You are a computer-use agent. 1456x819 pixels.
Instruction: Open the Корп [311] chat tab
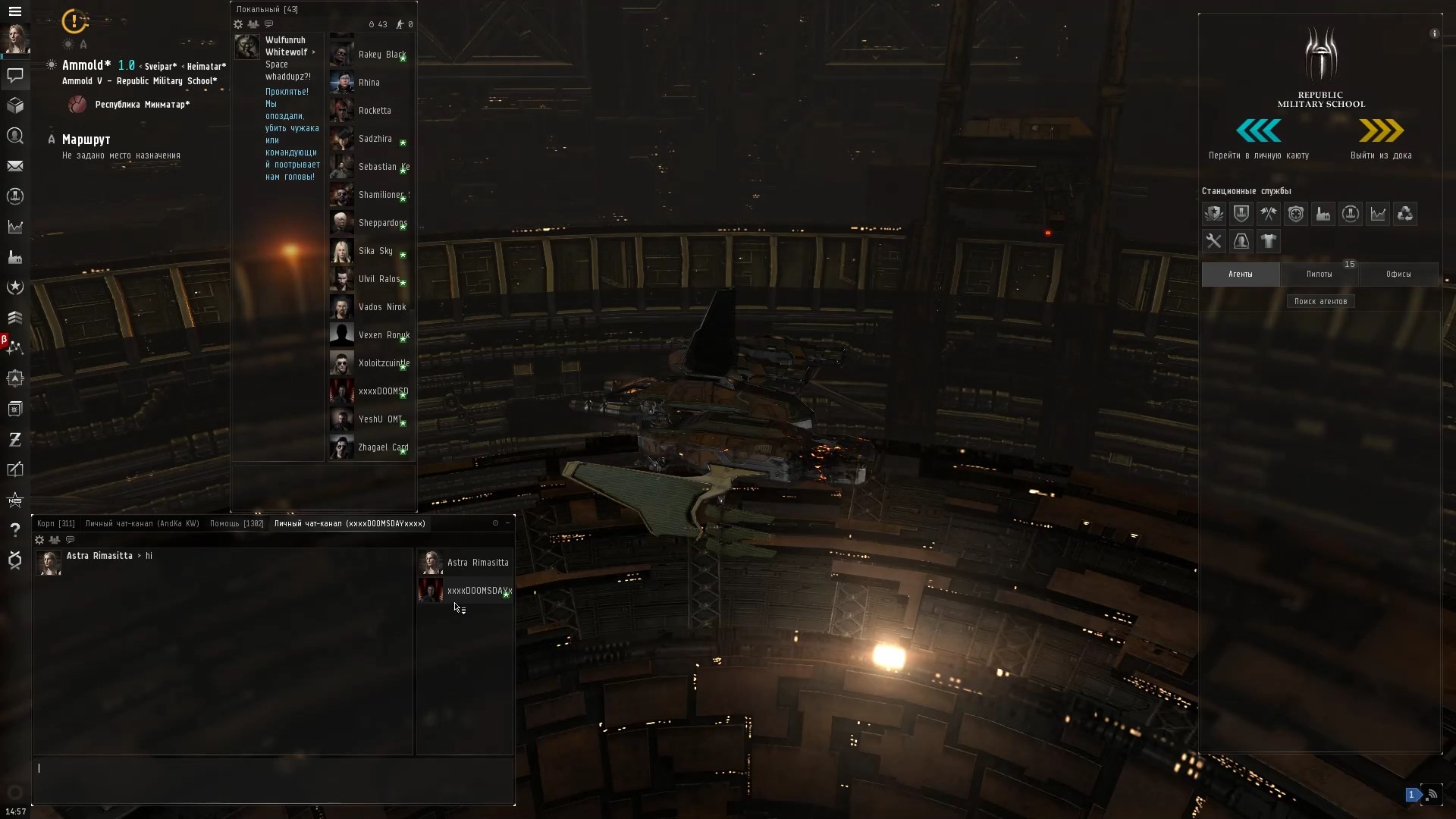[x=55, y=523]
